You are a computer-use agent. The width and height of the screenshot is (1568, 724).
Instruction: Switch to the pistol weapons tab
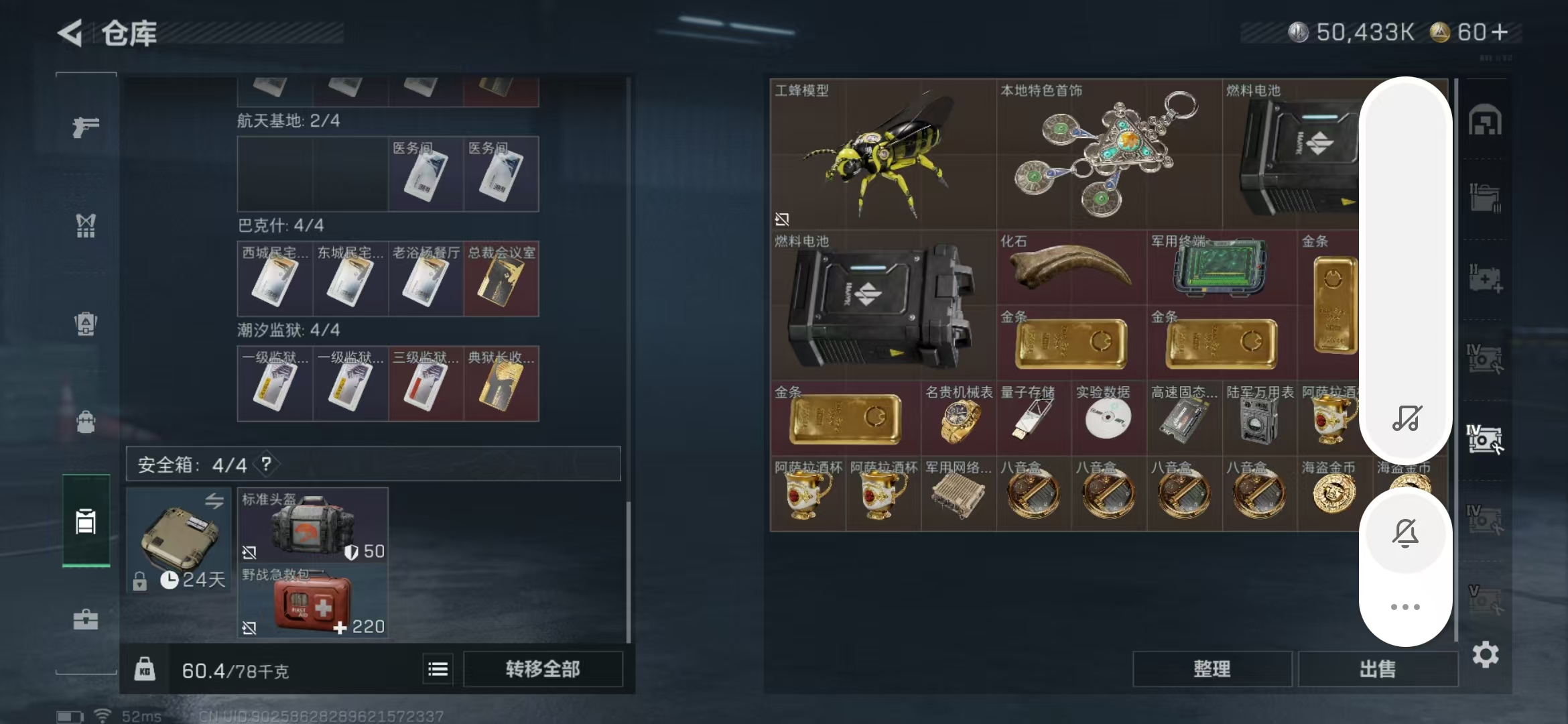click(x=86, y=127)
